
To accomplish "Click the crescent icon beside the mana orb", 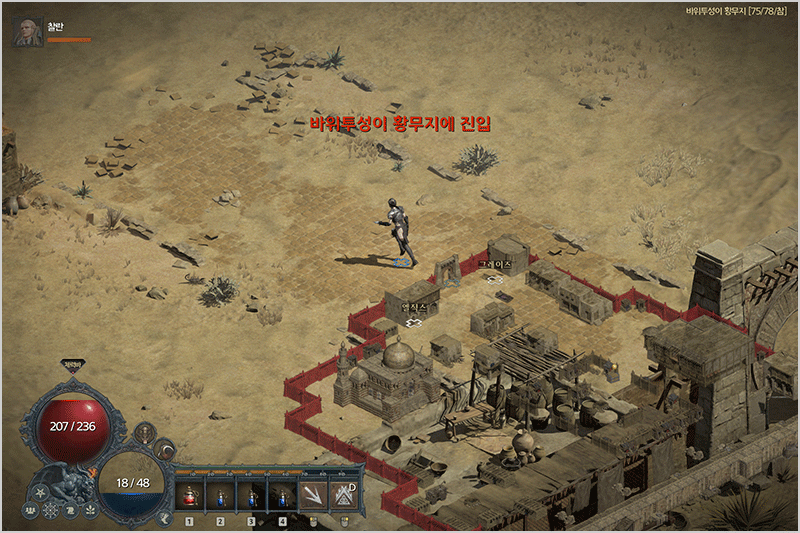I will [x=164, y=450].
